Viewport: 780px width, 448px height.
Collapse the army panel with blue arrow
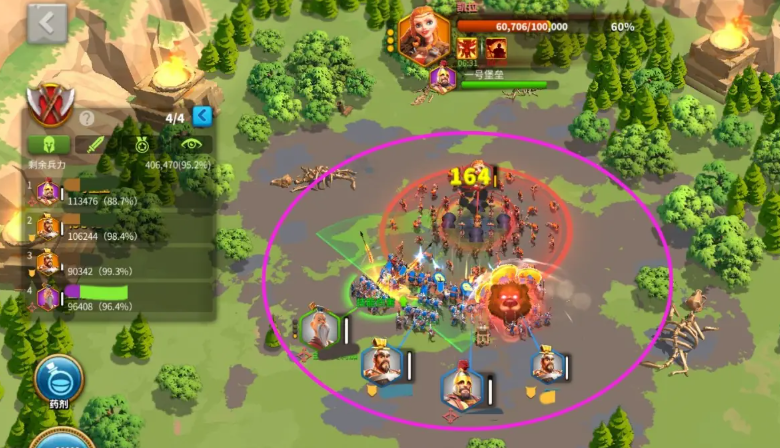click(x=202, y=117)
